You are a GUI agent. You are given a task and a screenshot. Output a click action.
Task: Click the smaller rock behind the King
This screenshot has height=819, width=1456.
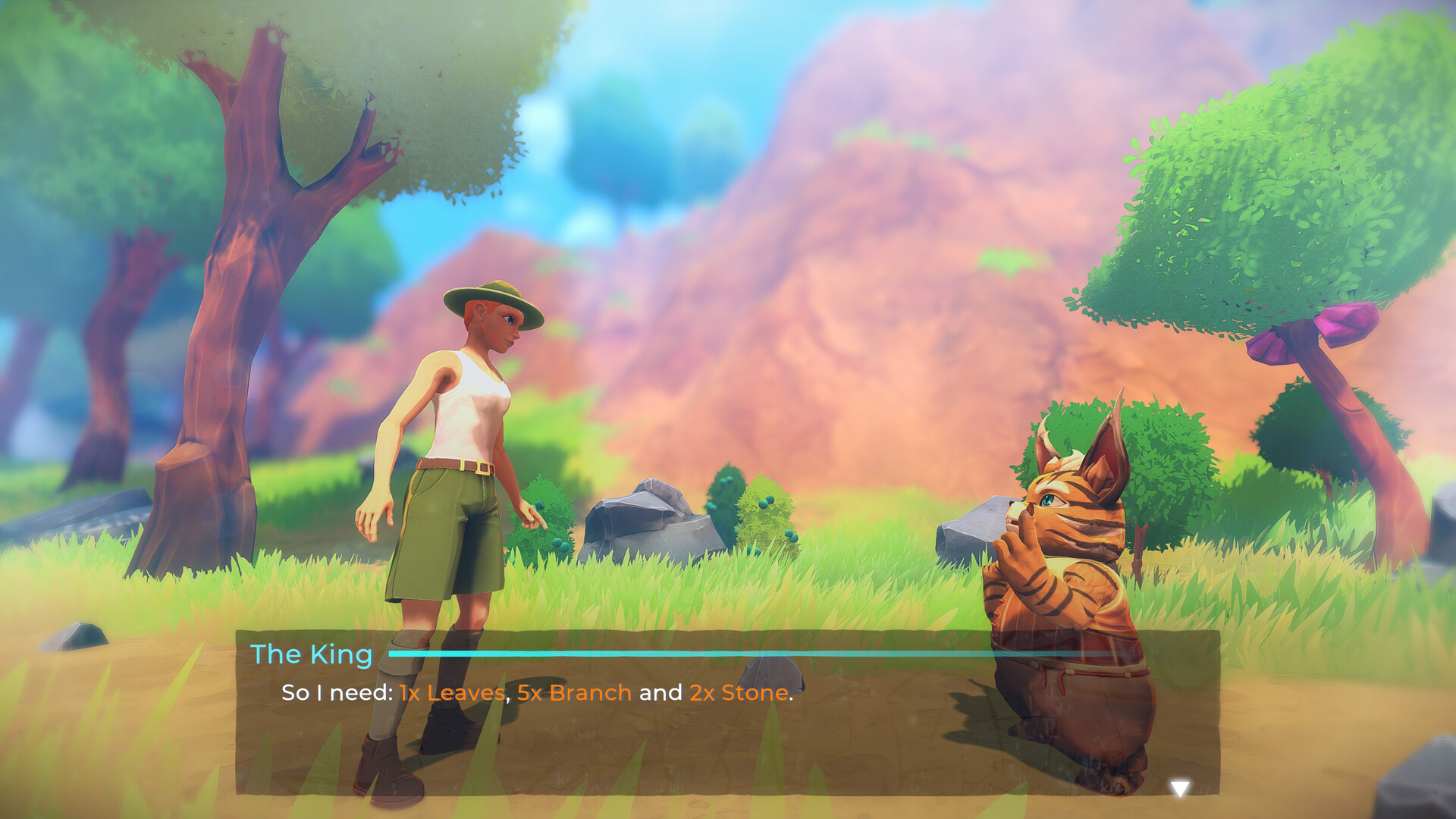pyautogui.click(x=978, y=531)
